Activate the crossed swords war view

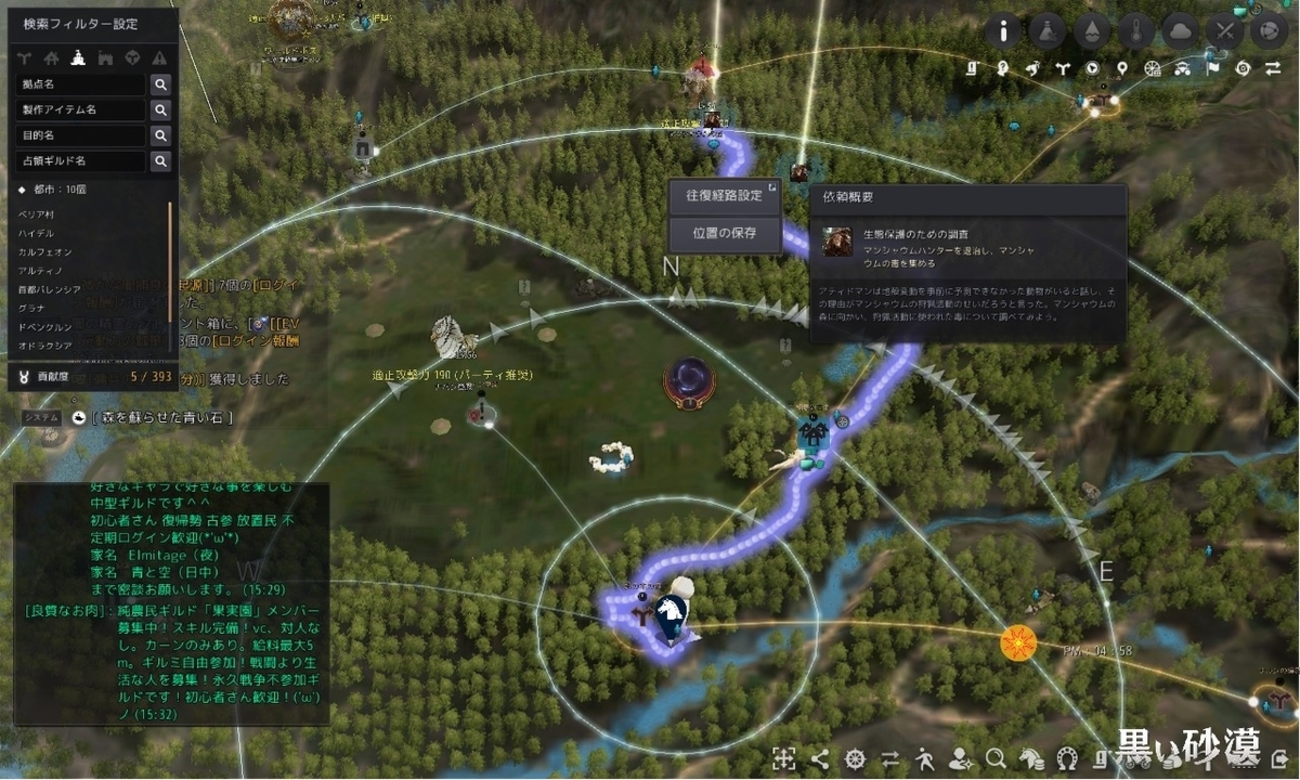(1225, 31)
